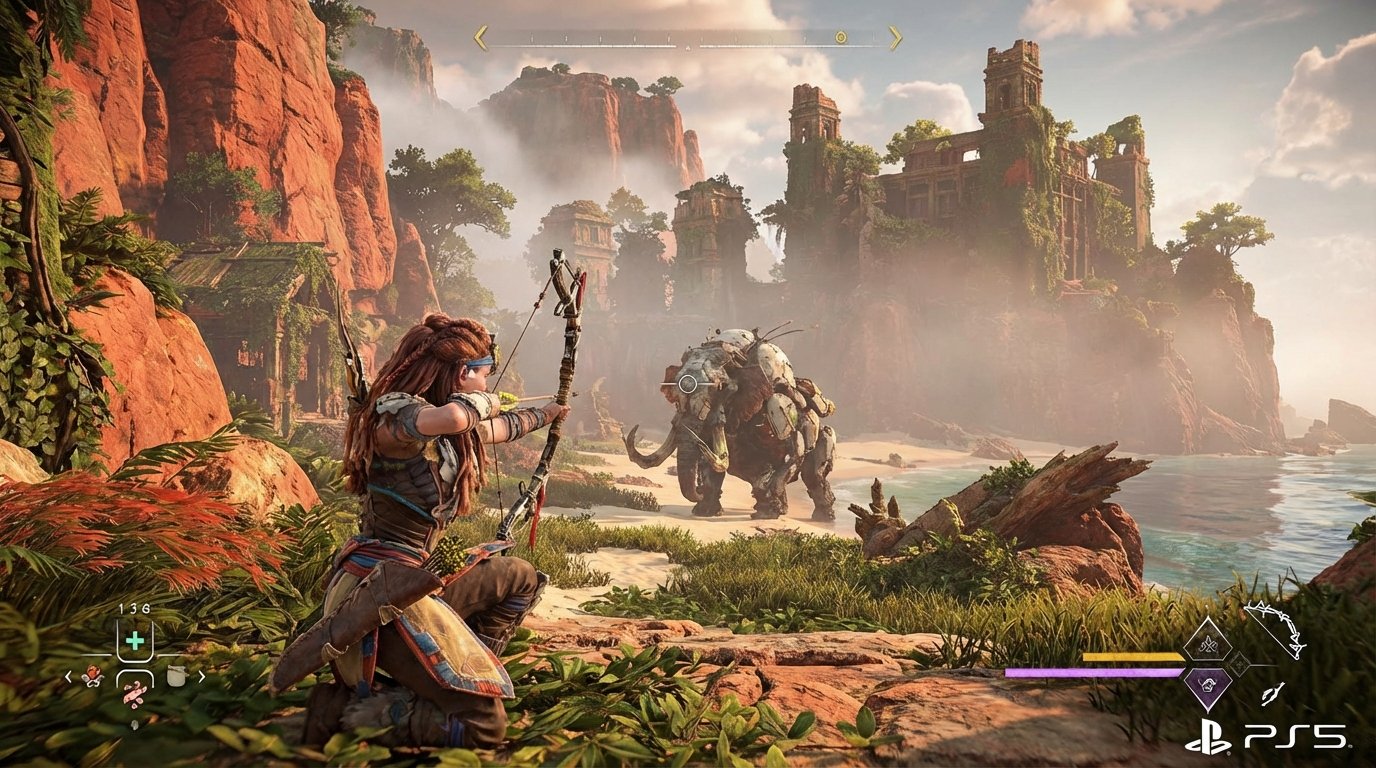Click the compass center heading marker
Screen dimensions: 1376x768
688,48
